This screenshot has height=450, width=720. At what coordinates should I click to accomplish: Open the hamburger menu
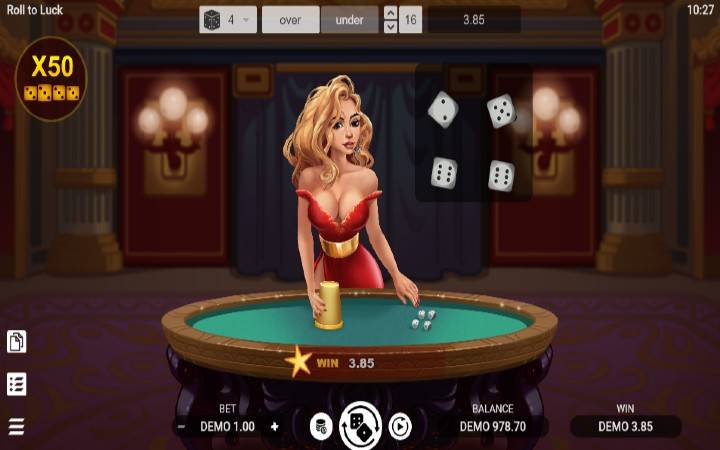tap(16, 427)
